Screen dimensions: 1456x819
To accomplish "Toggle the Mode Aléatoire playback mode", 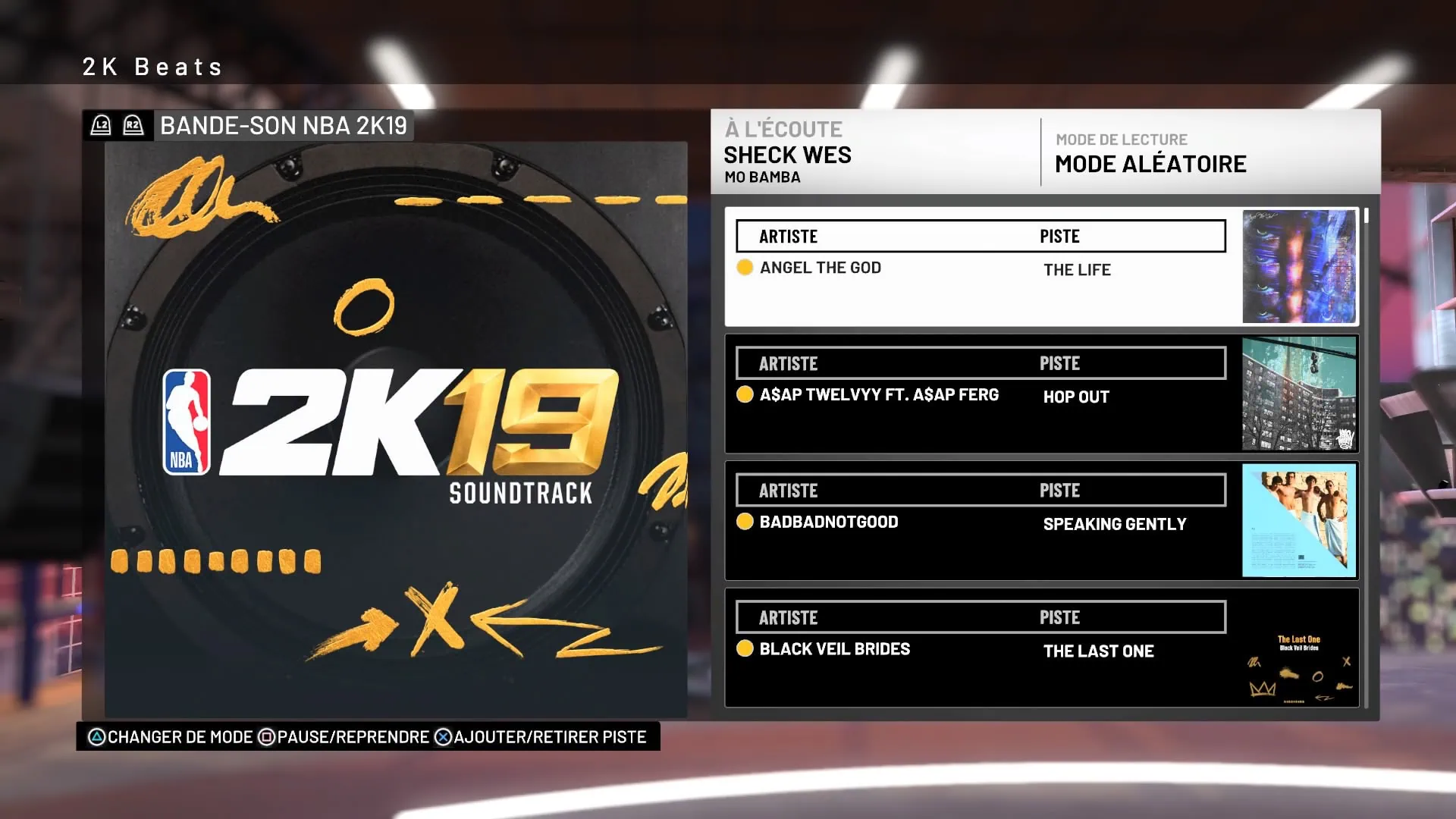I will (1150, 164).
